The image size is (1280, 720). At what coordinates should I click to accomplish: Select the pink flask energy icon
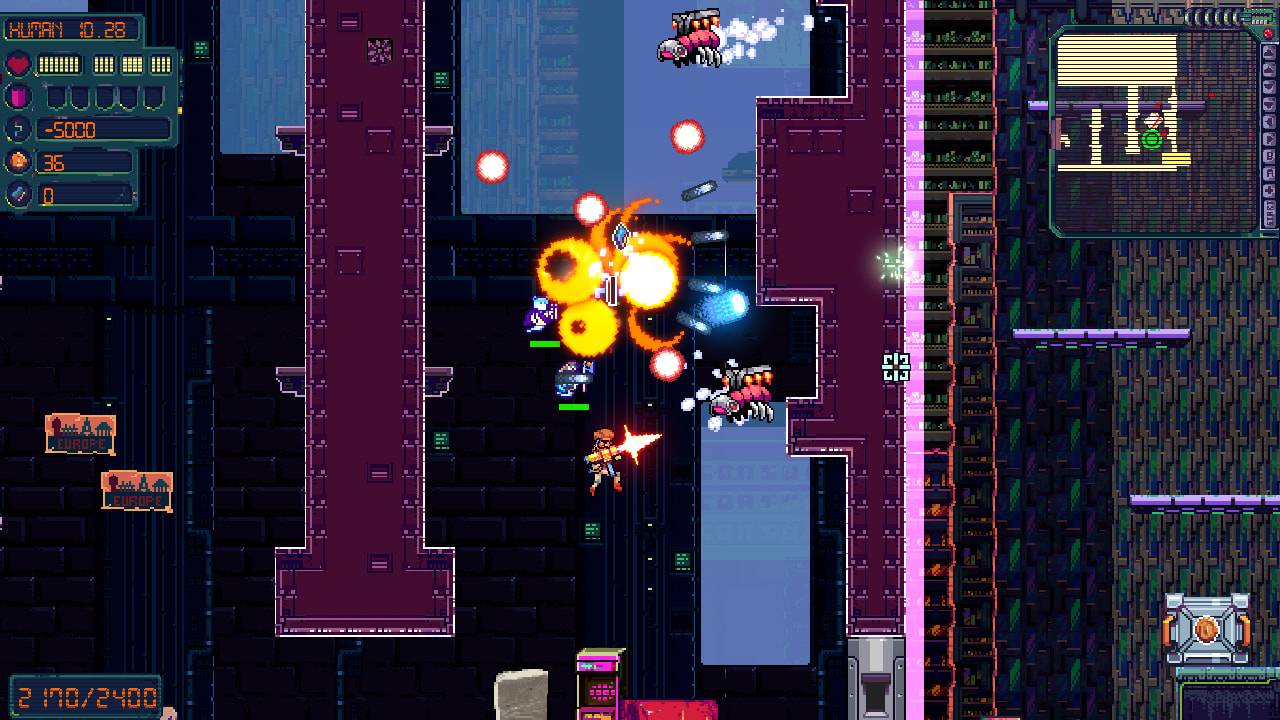(18, 96)
